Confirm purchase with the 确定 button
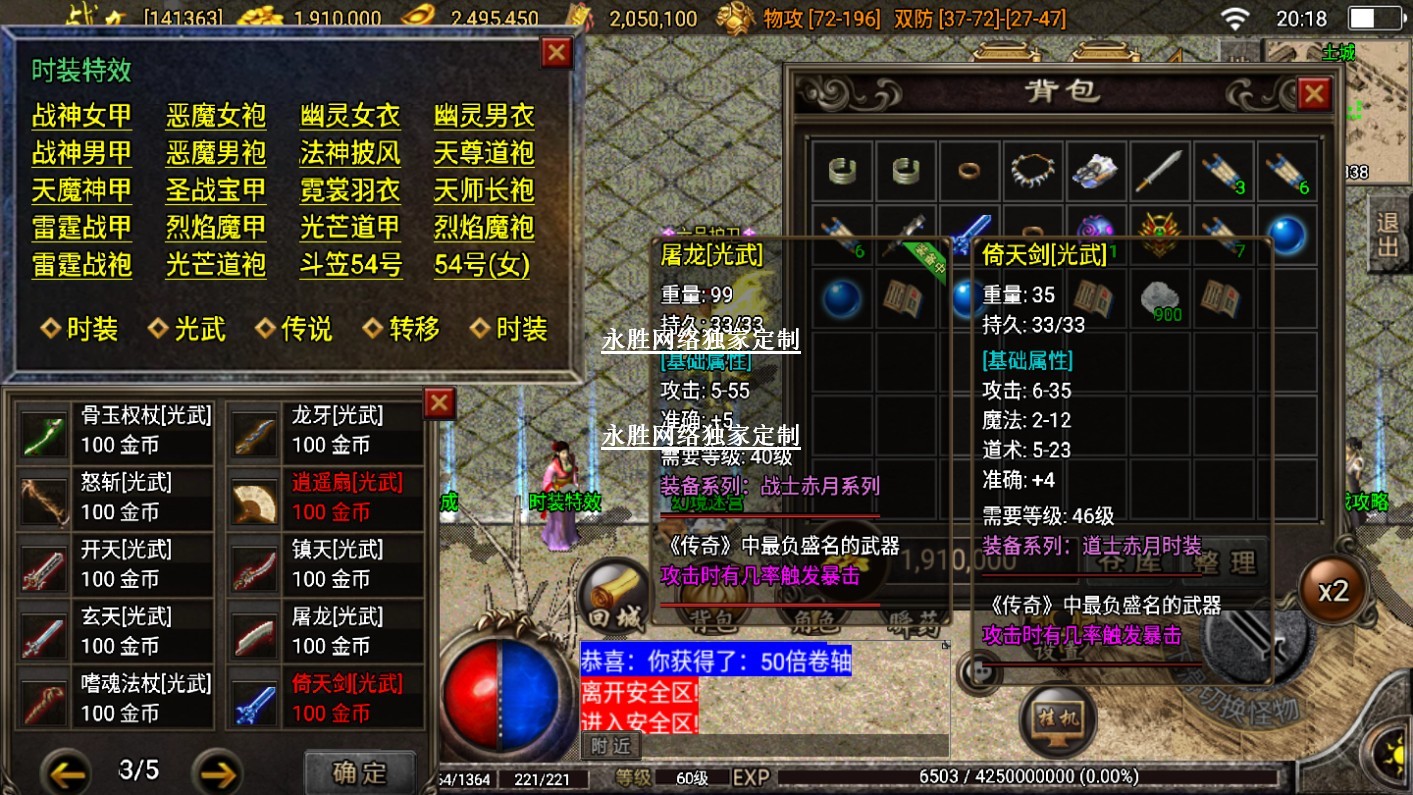 (x=359, y=772)
